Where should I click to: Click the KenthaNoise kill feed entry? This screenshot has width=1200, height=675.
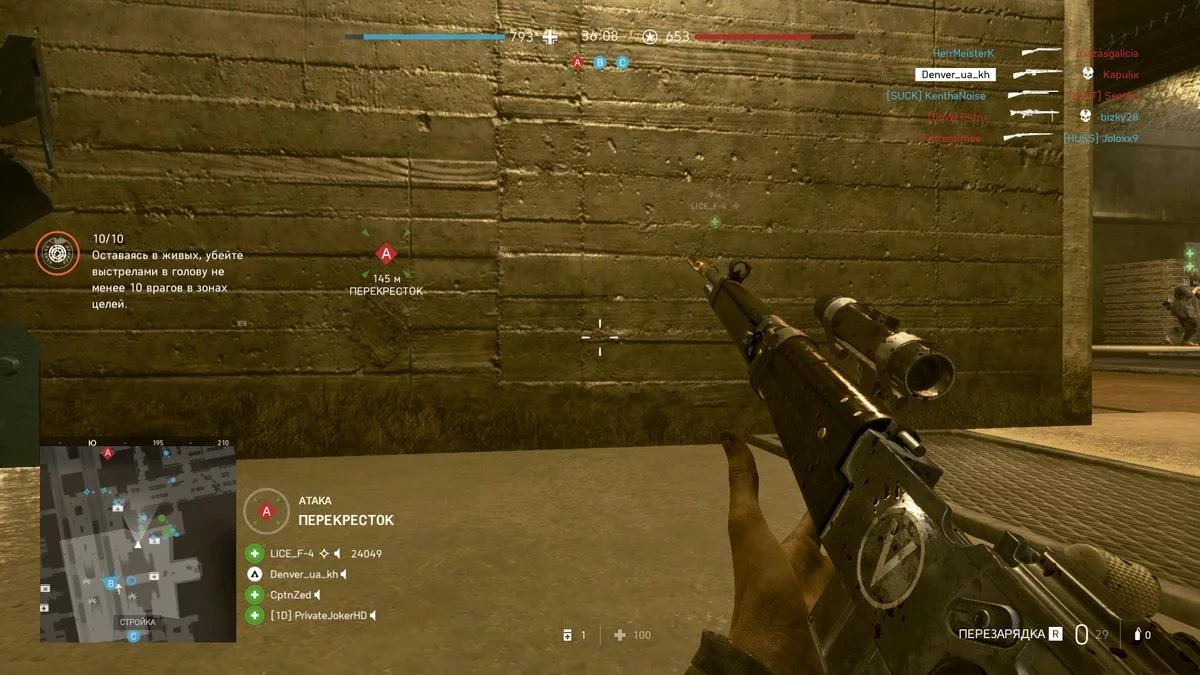pos(936,96)
